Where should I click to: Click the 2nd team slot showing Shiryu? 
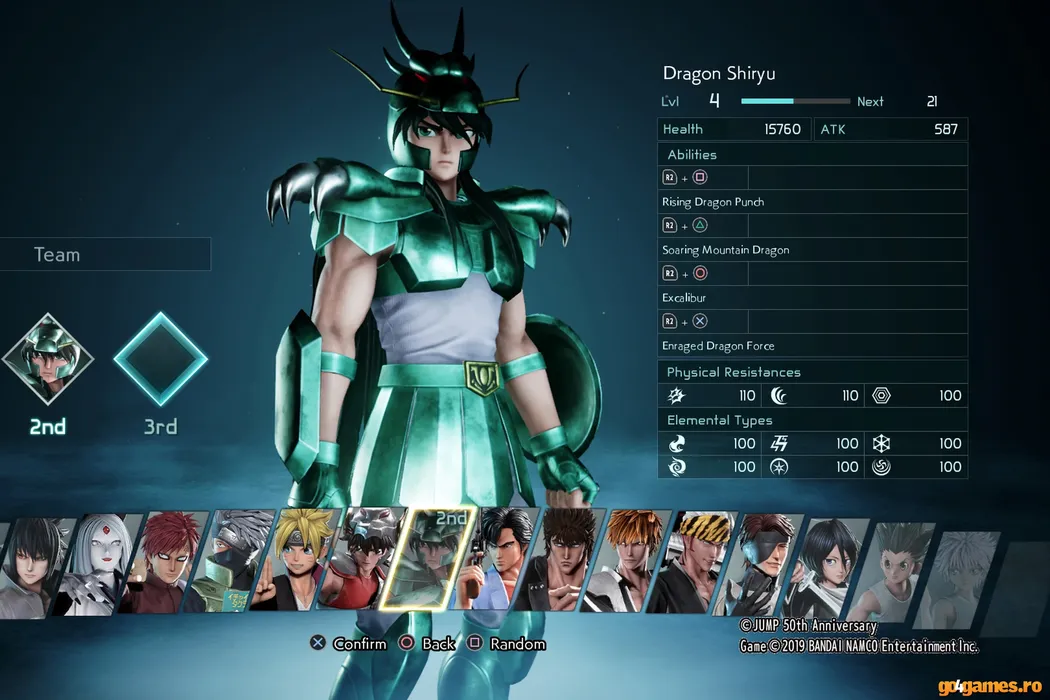coord(47,358)
